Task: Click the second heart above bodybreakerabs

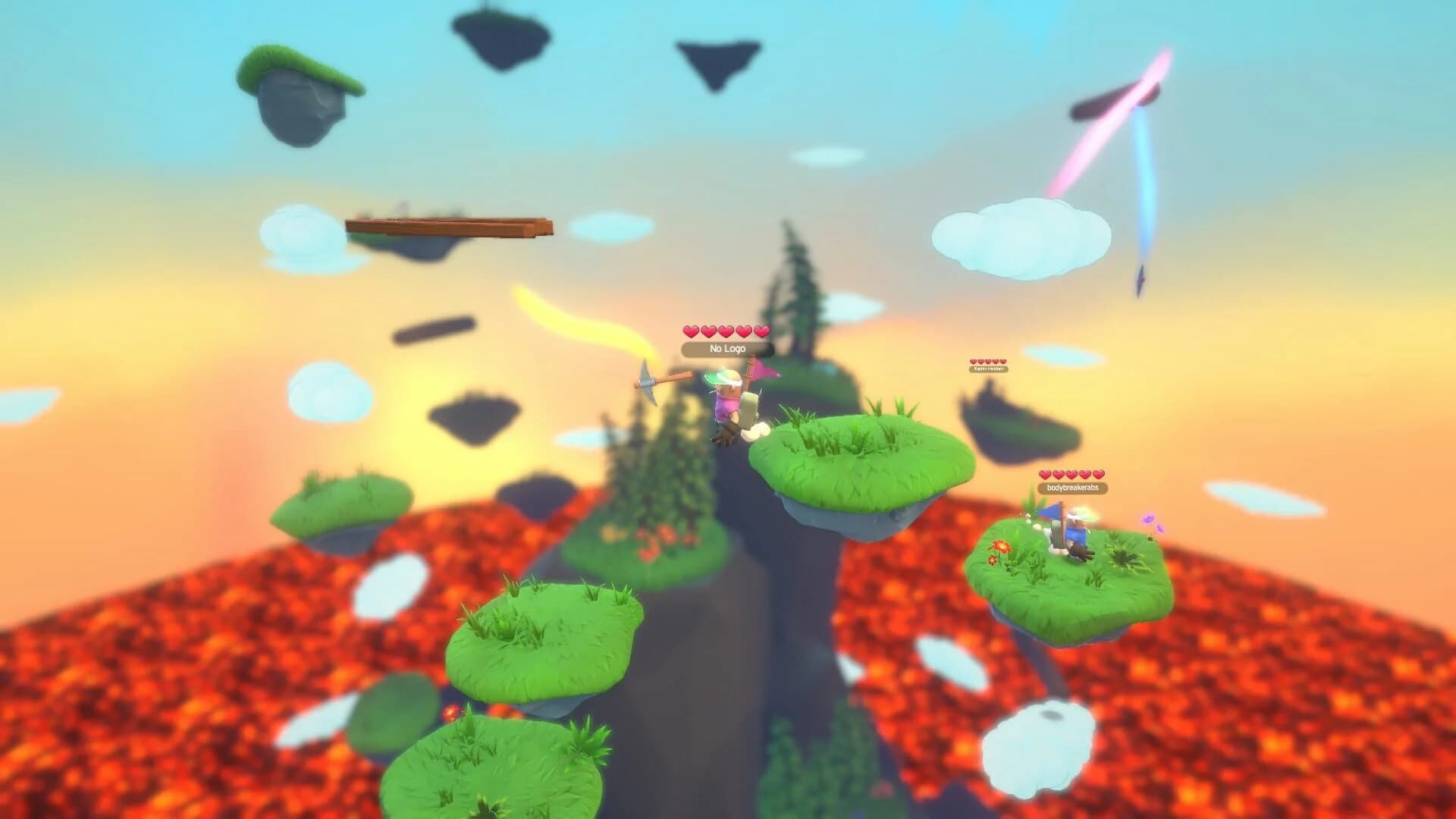Action: [1059, 475]
